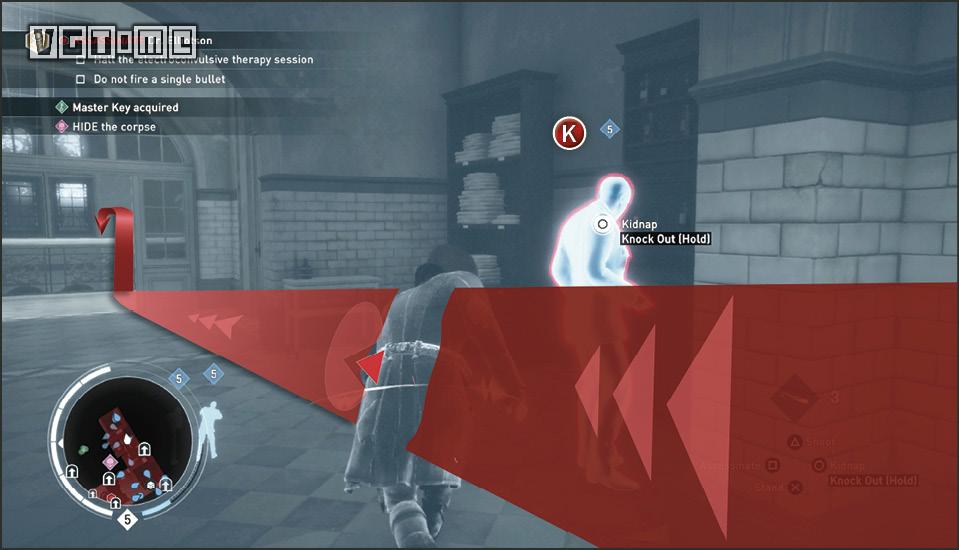Click the white stance figure beside the minimap

click(x=210, y=427)
